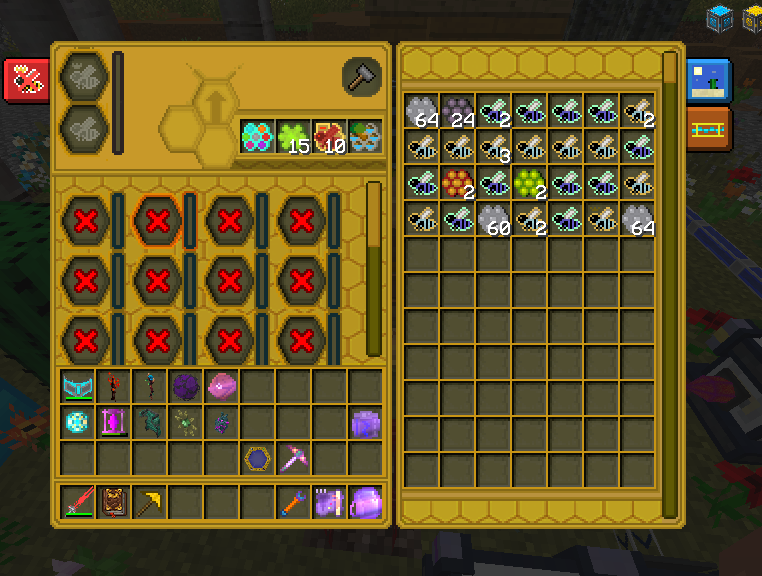Take the gray comb stack of 64 in top row

[x=422, y=111]
